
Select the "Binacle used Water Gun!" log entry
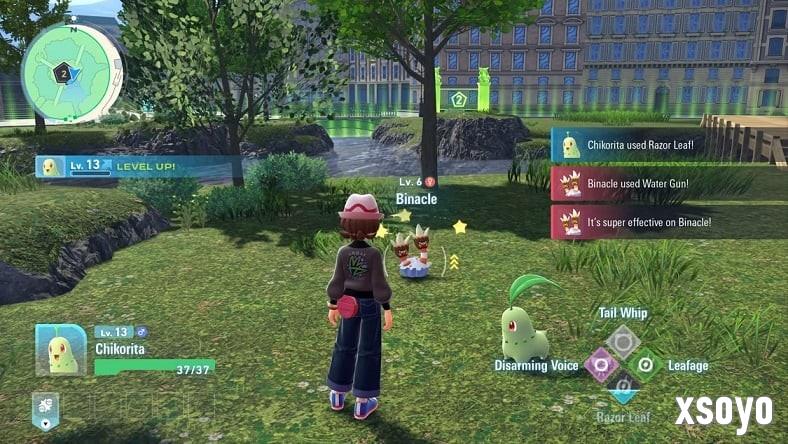pos(667,184)
